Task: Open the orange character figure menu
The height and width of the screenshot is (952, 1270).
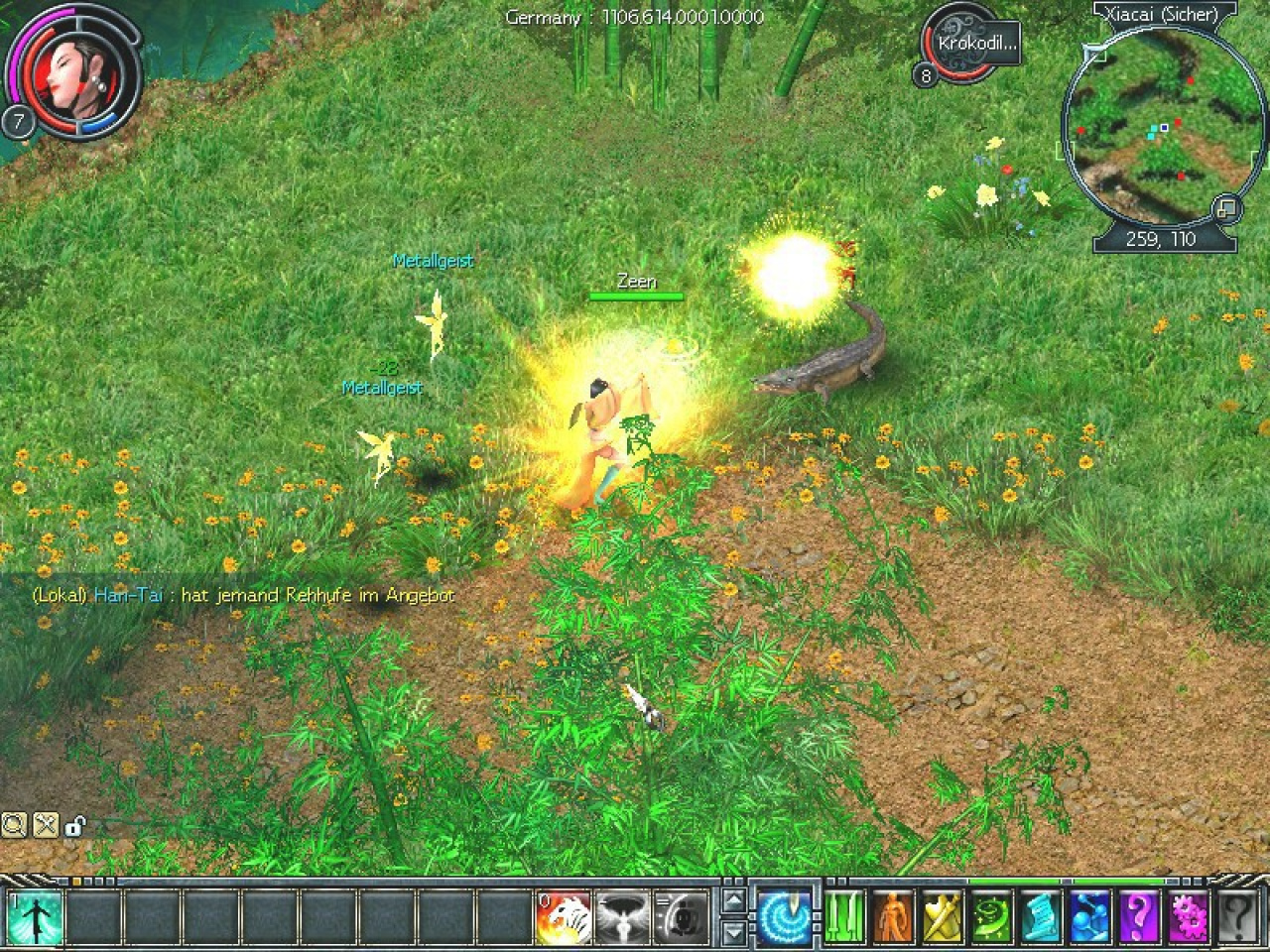Action: coord(893,916)
